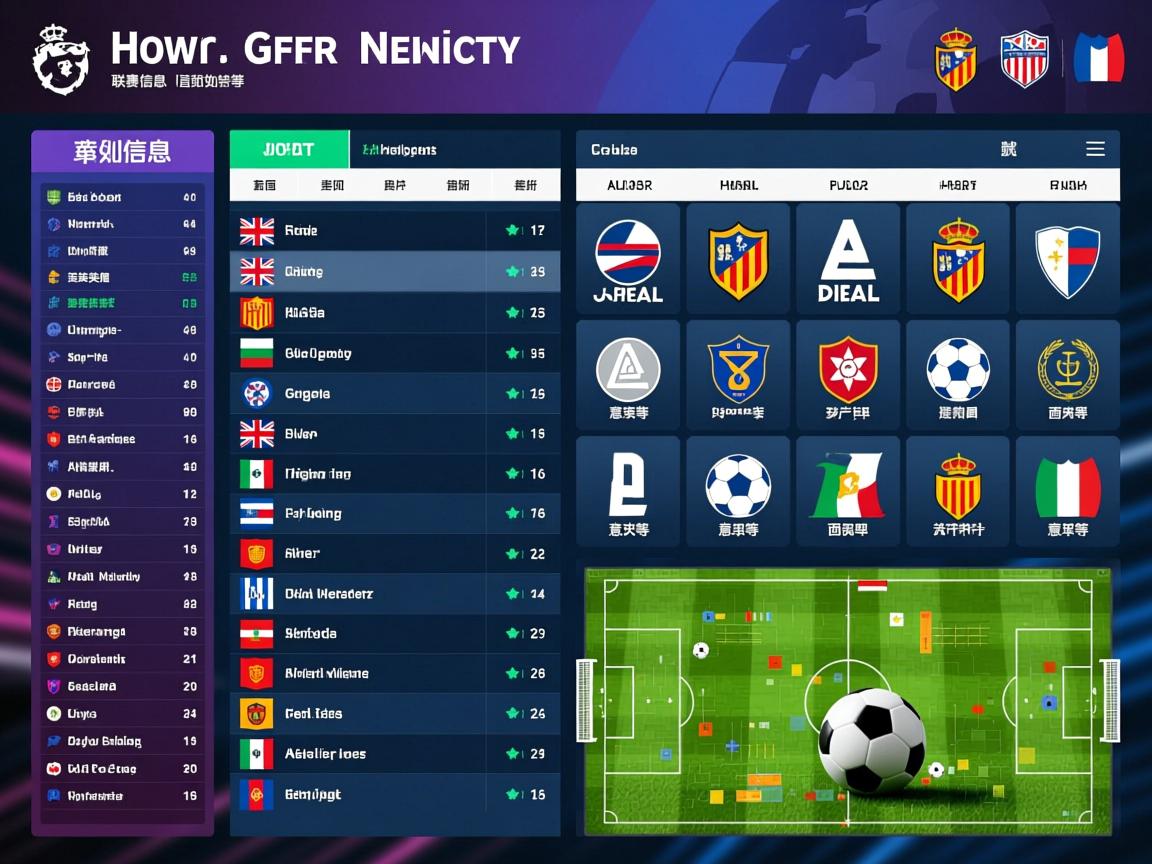Pick the grey circular triangle badge tile
This screenshot has width=1152, height=864.
[628, 376]
